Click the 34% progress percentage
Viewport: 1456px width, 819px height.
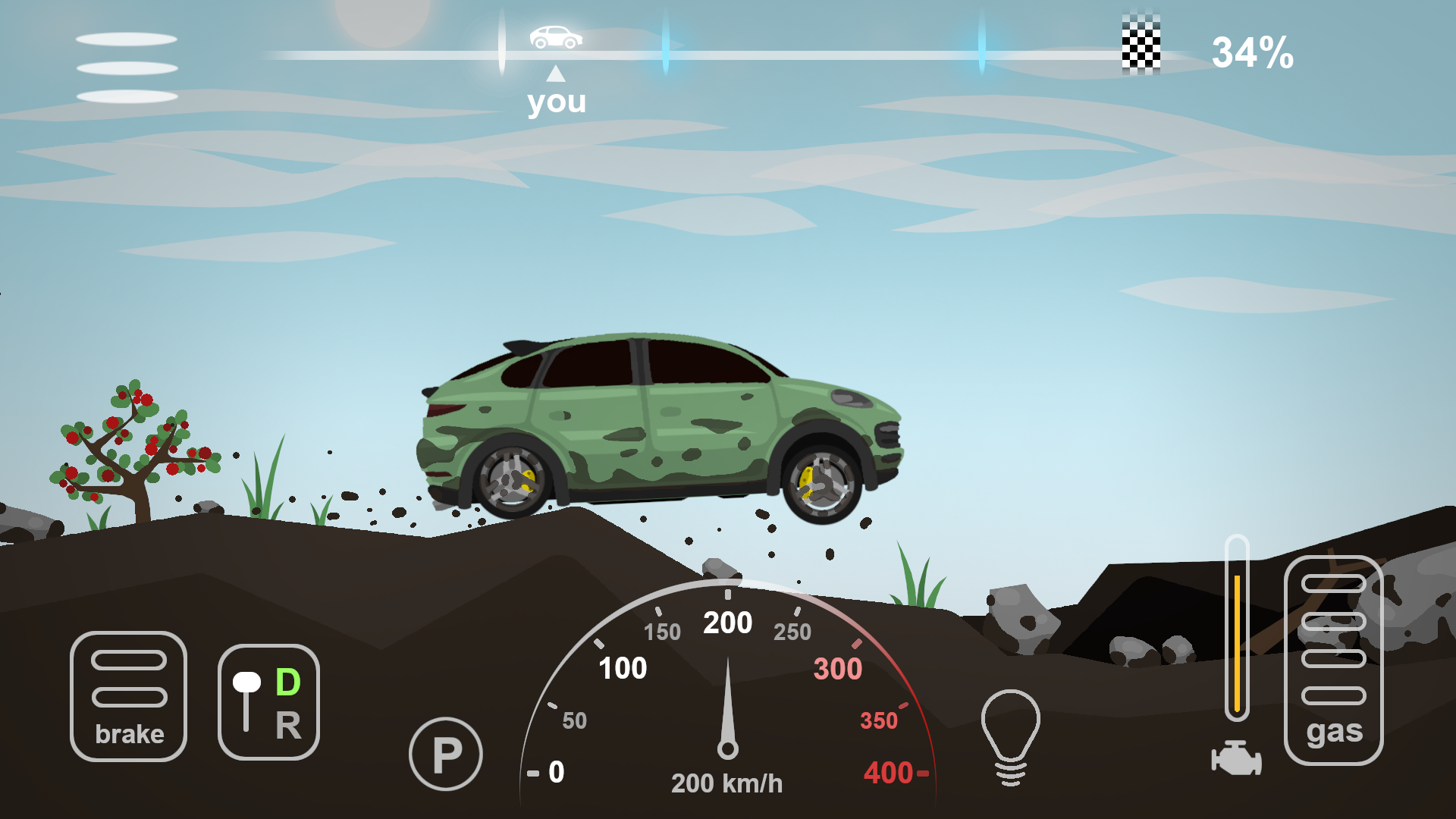[x=1253, y=52]
